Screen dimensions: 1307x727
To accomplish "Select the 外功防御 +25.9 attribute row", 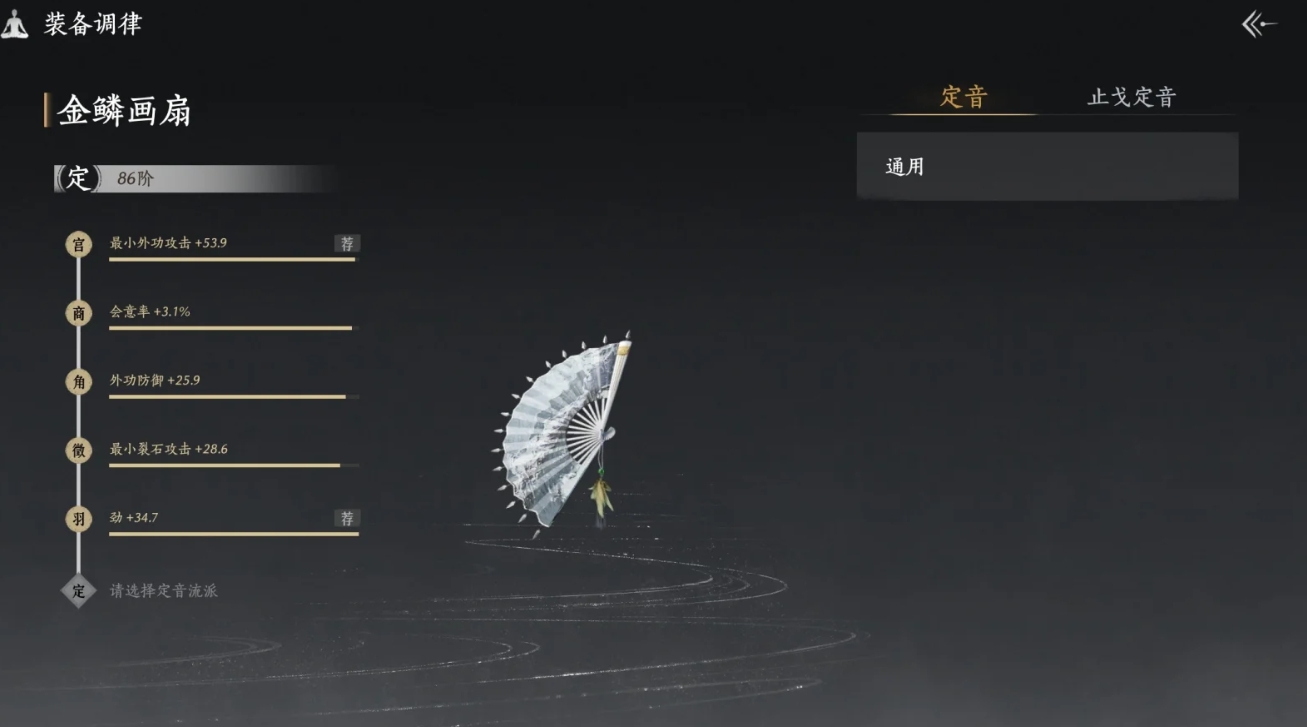I will coord(232,384).
